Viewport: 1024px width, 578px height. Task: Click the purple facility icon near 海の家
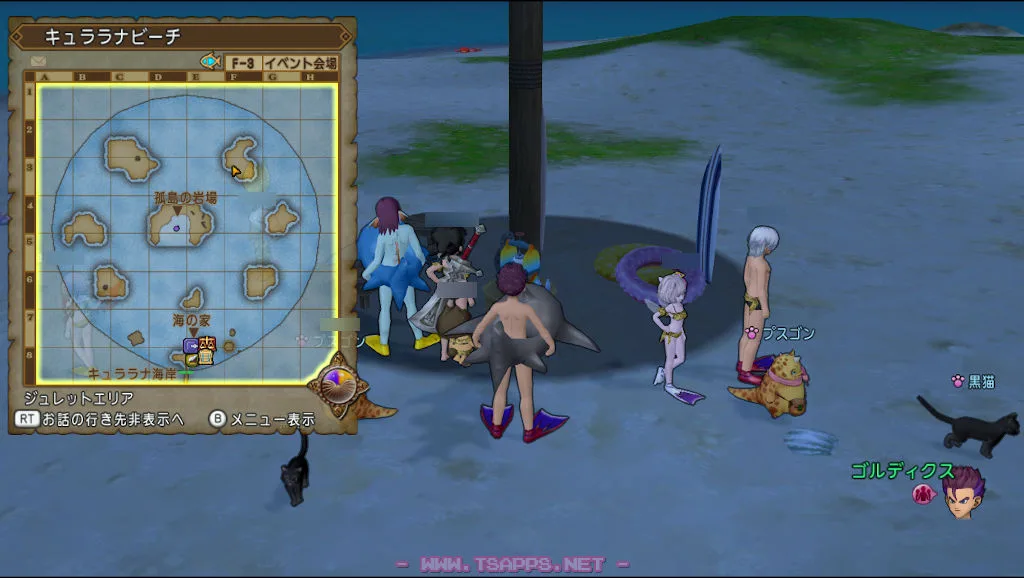tap(190, 346)
